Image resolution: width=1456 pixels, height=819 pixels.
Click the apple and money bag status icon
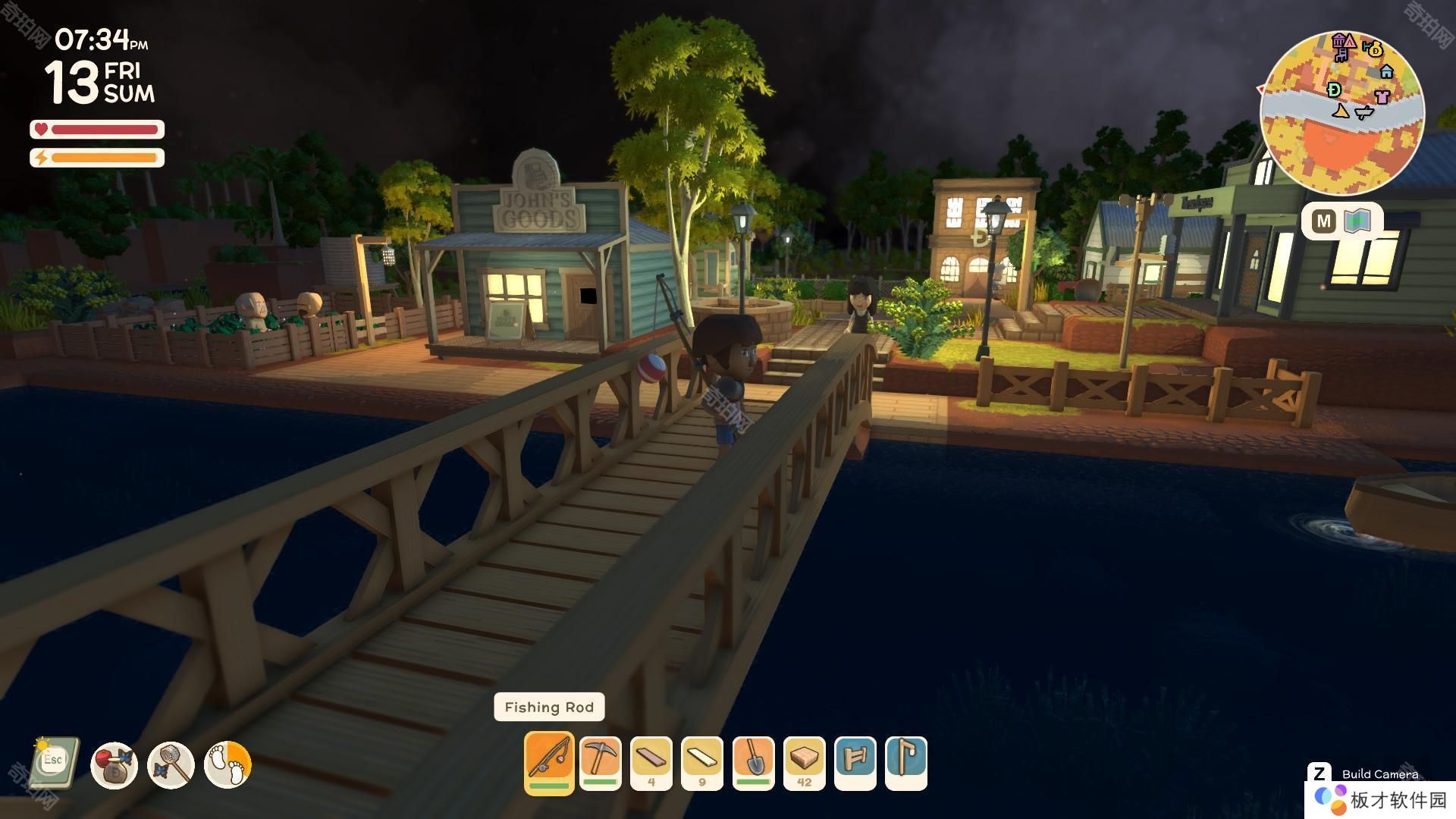(114, 765)
